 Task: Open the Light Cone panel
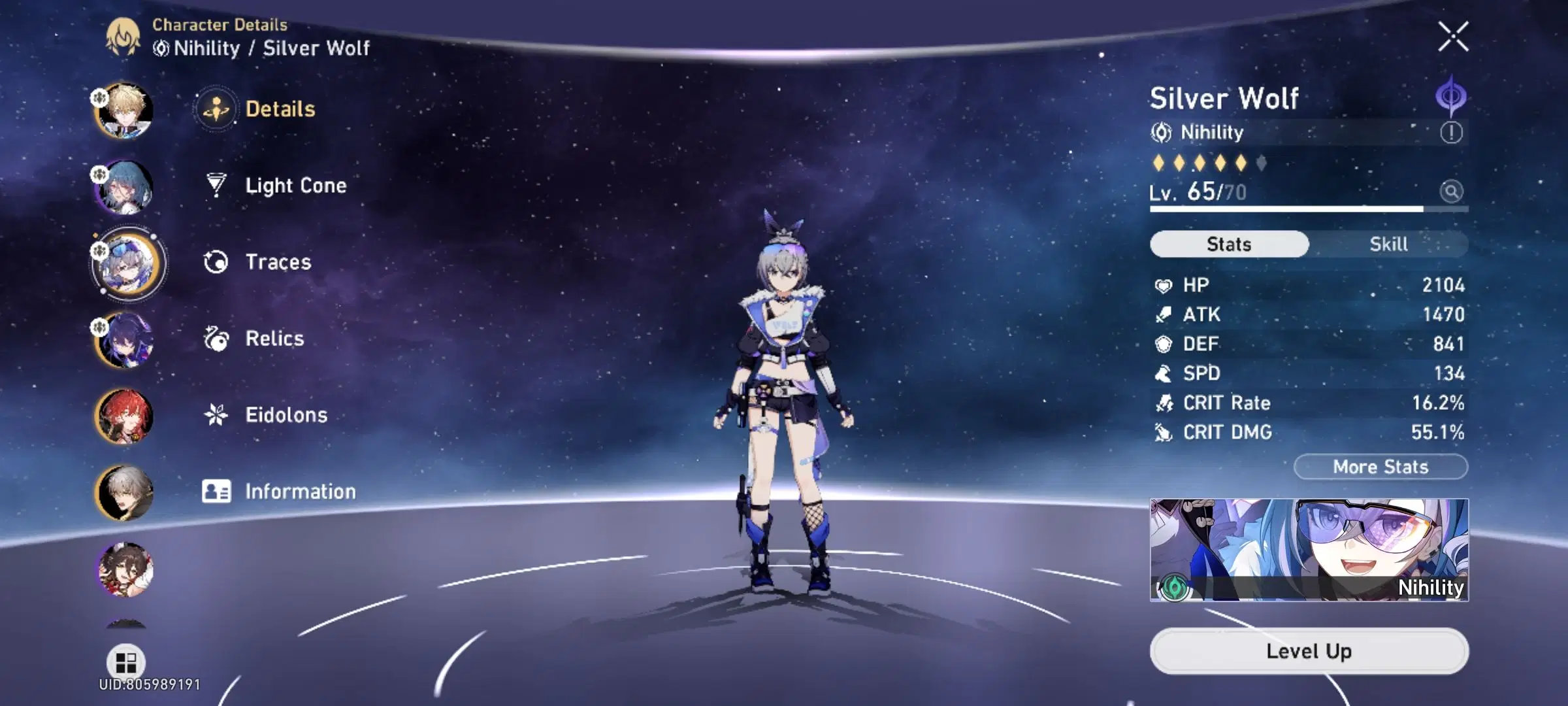295,186
